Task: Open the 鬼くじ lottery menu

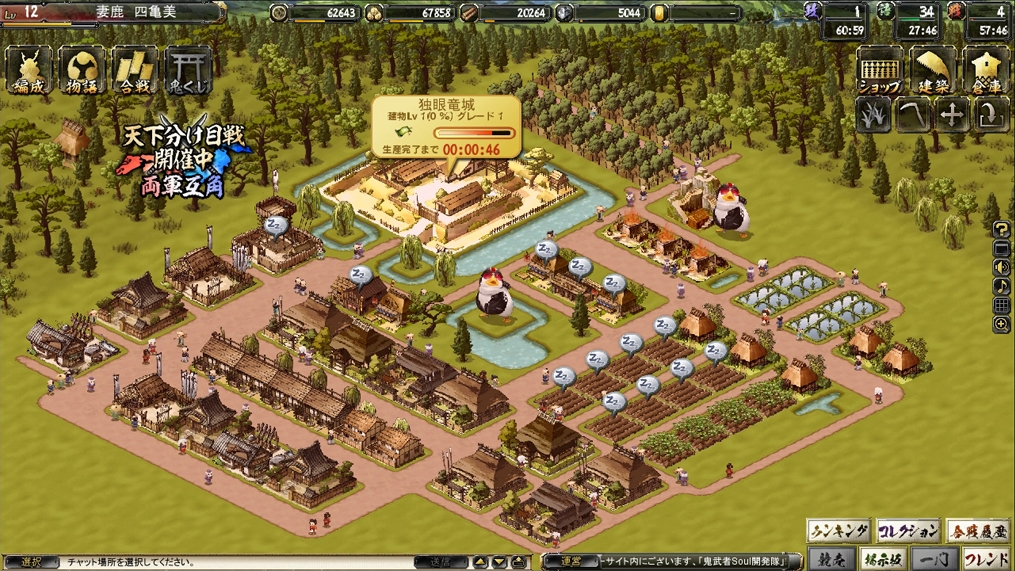Action: [x=188, y=70]
